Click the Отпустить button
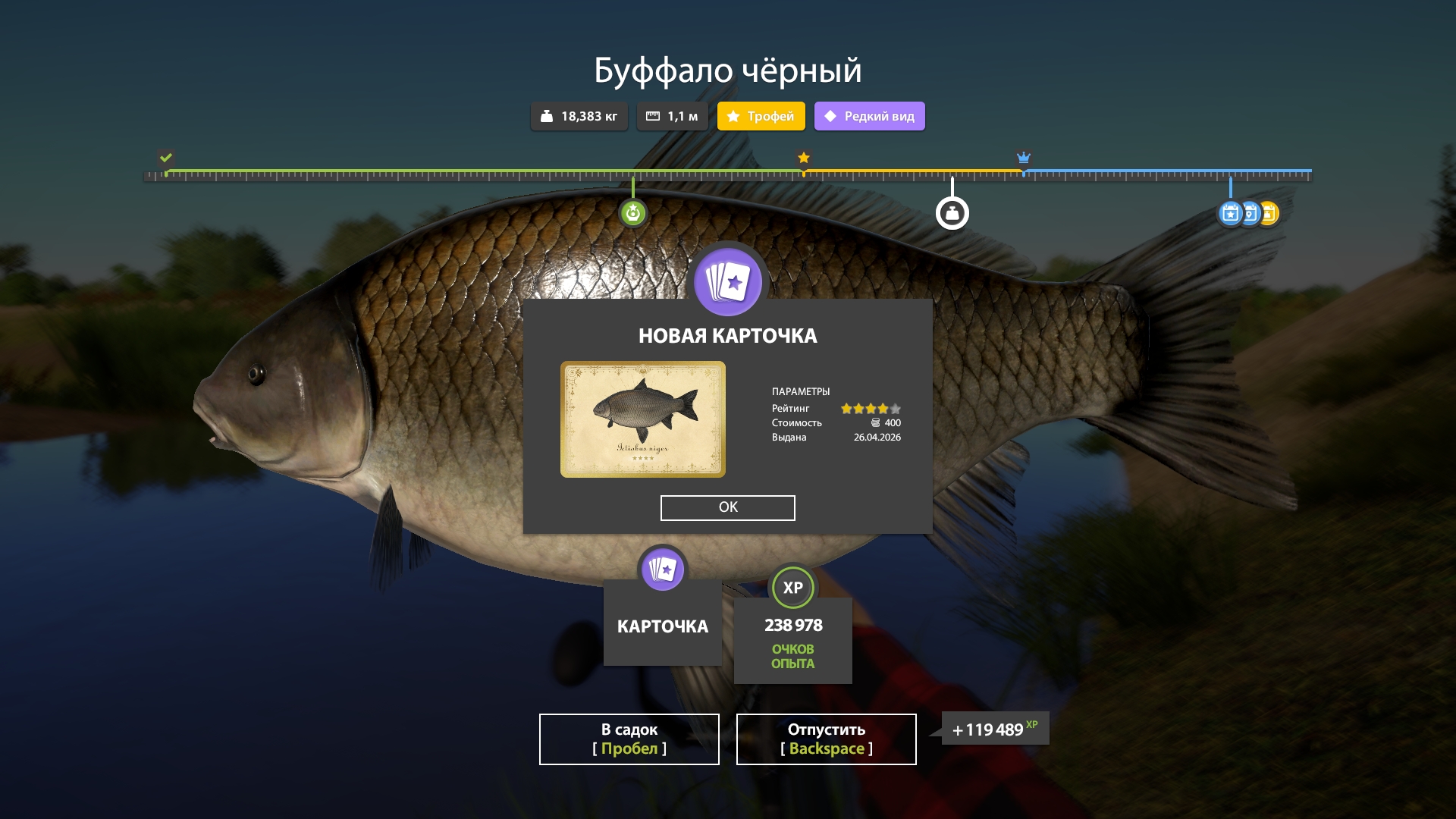1456x819 pixels. pyautogui.click(x=826, y=739)
